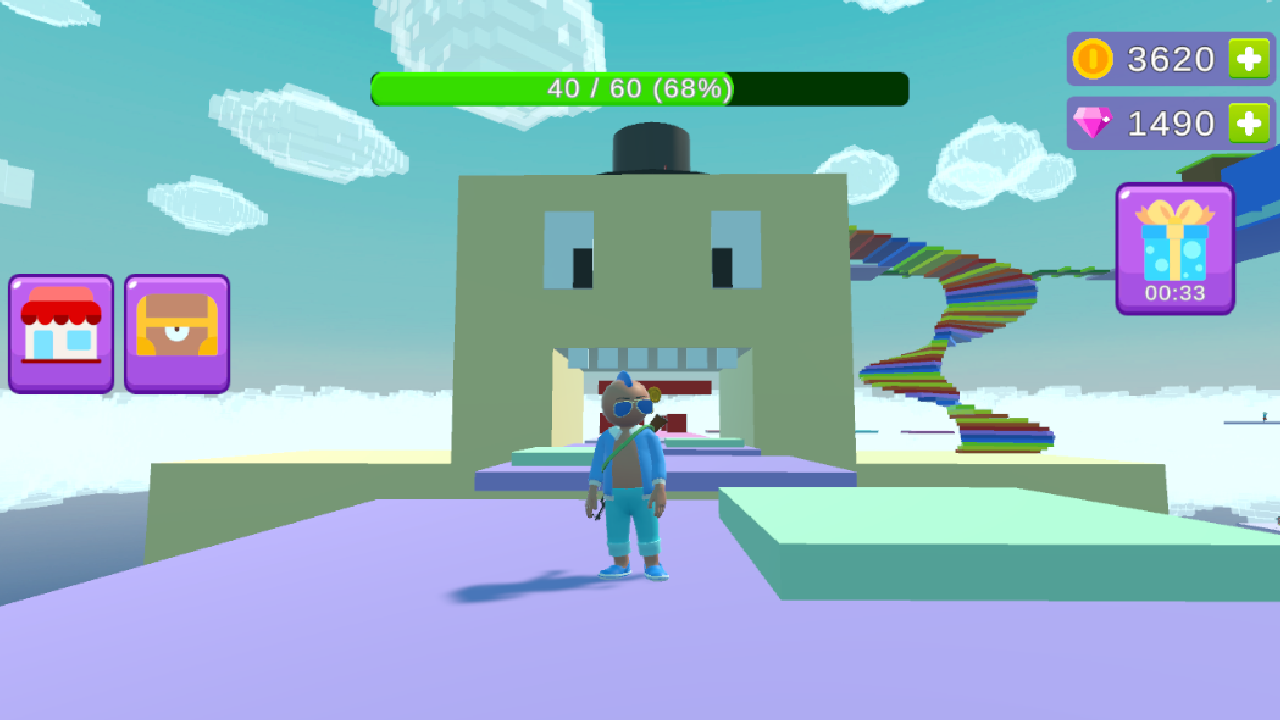Screen dimensions: 1280x720
Task: Click the 40/60 level progress bar
Action: (640, 89)
